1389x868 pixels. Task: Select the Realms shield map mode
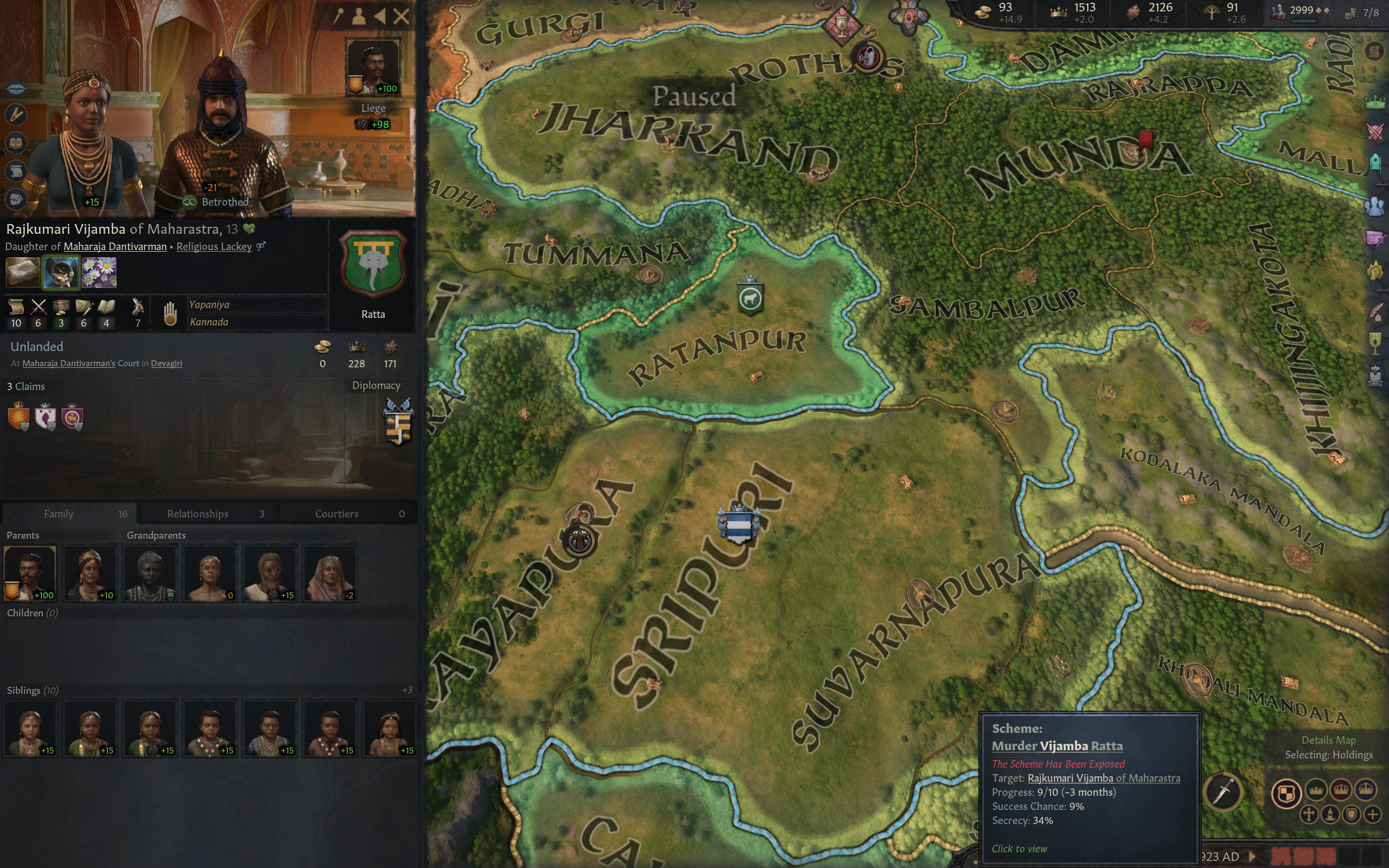coord(1286,793)
